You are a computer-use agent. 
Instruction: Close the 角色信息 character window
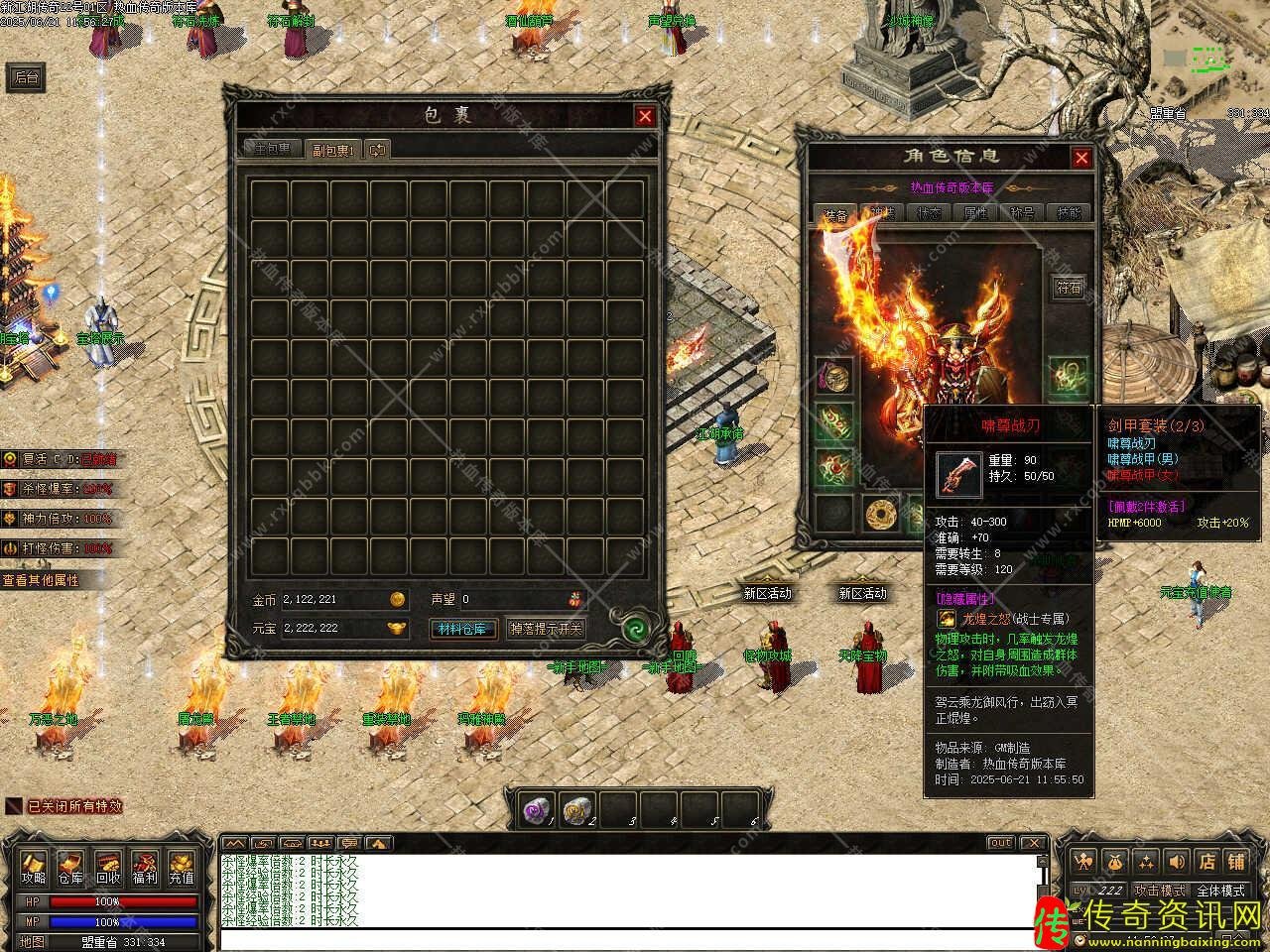click(1081, 157)
